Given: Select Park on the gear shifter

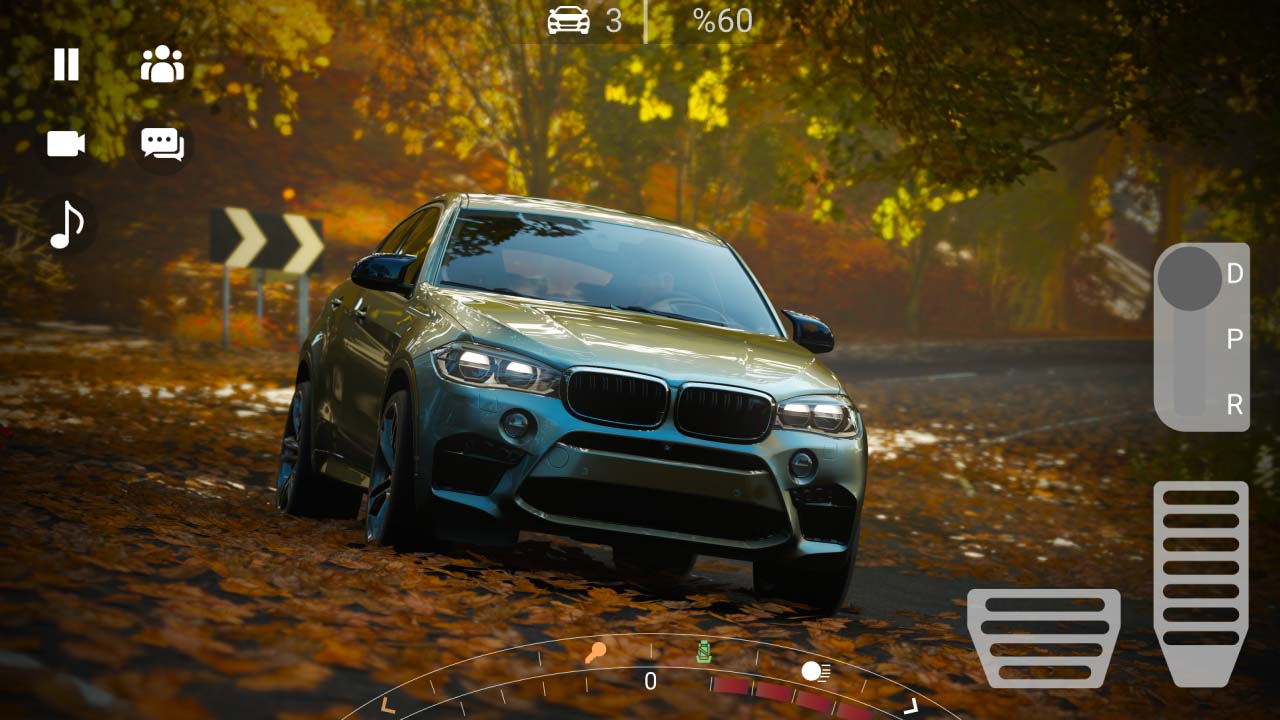Looking at the screenshot, I should pyautogui.click(x=1233, y=337).
